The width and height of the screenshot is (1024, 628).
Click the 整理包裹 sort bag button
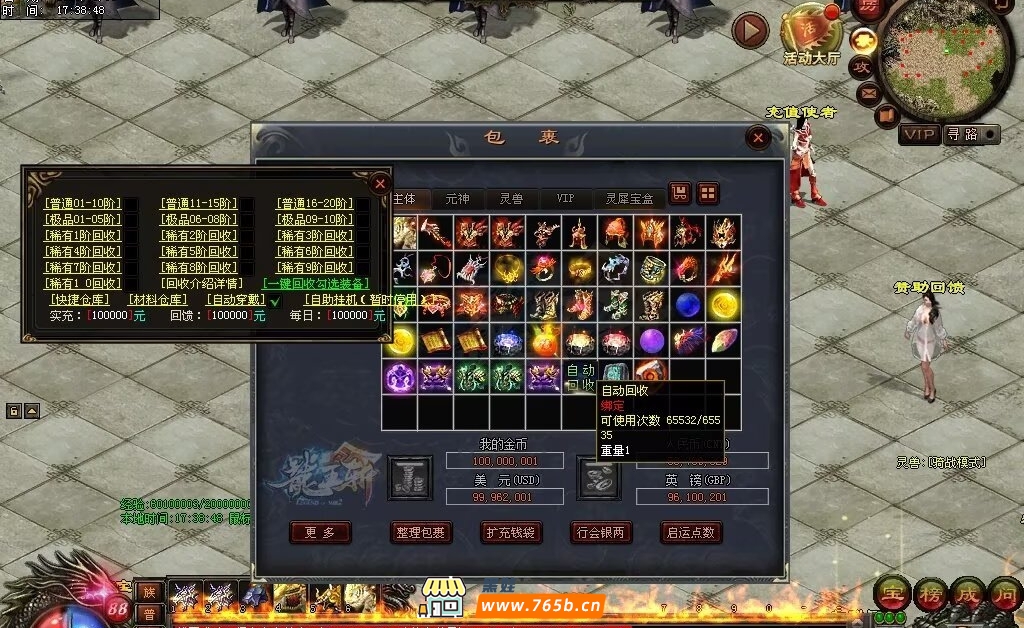421,533
